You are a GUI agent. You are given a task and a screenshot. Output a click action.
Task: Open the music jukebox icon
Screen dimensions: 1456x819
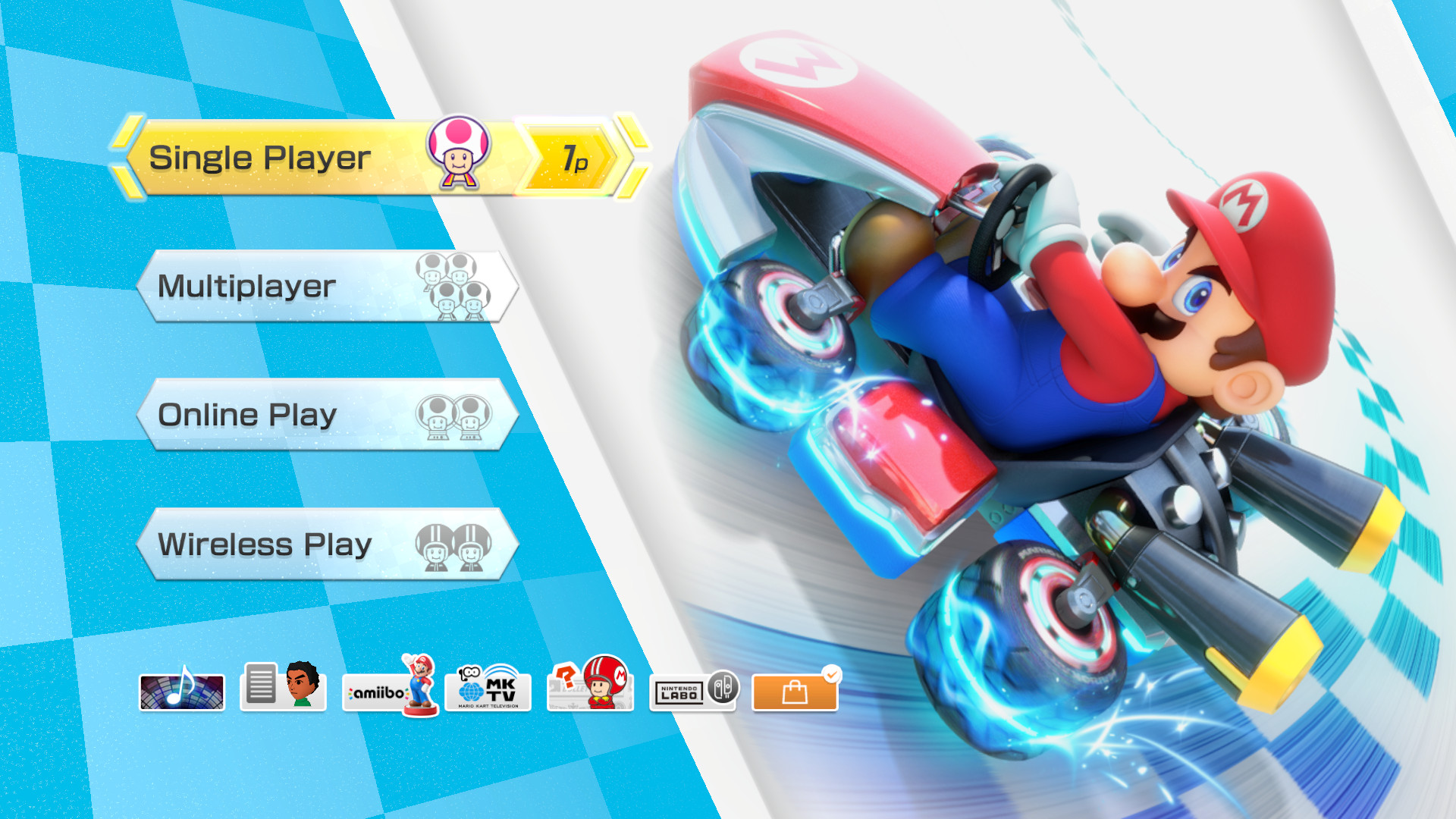182,692
